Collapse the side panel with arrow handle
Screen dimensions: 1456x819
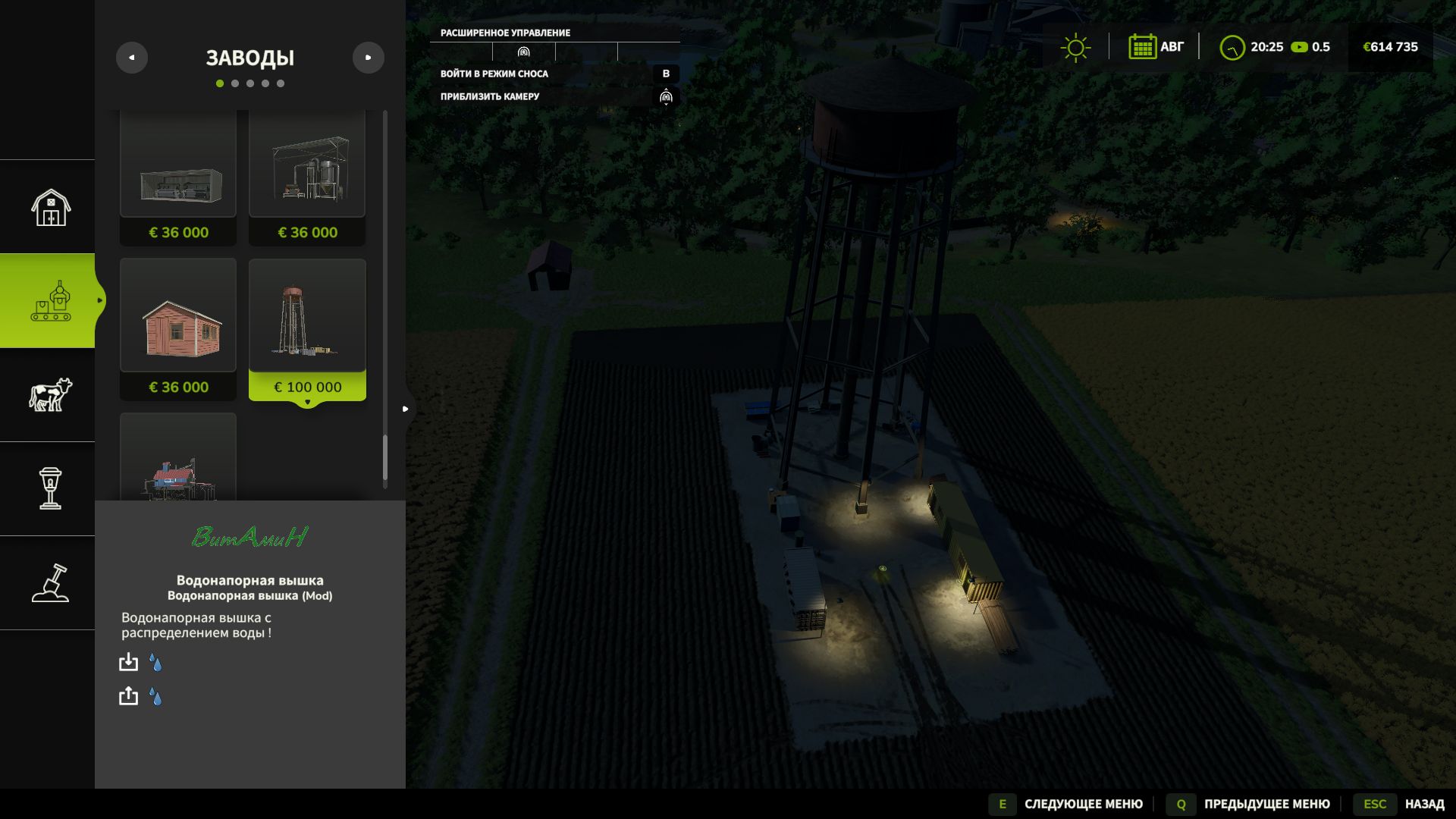(x=406, y=409)
